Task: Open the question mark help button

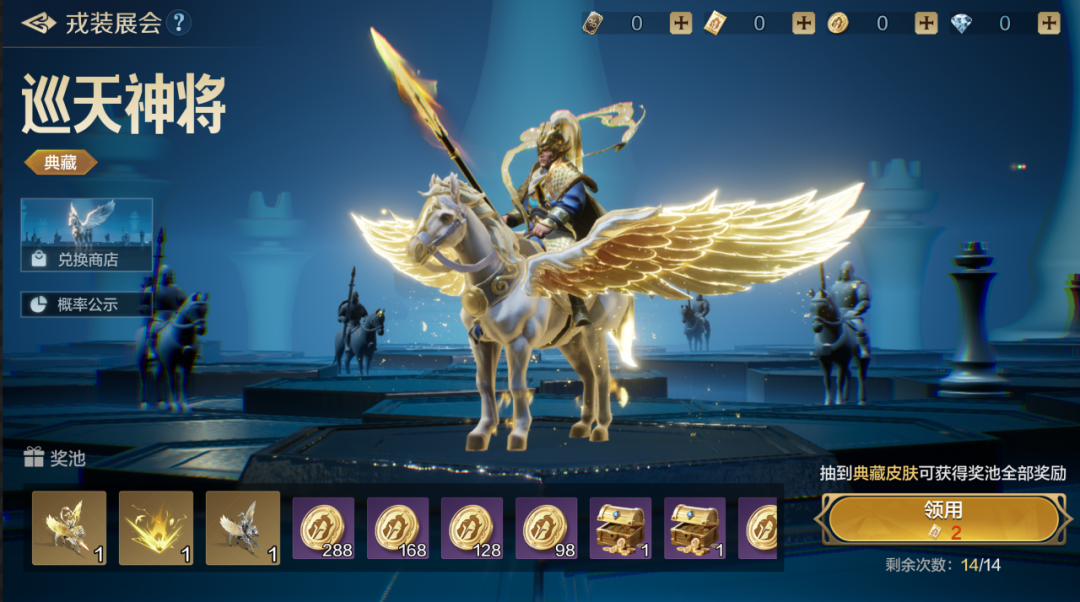Action: tap(179, 23)
